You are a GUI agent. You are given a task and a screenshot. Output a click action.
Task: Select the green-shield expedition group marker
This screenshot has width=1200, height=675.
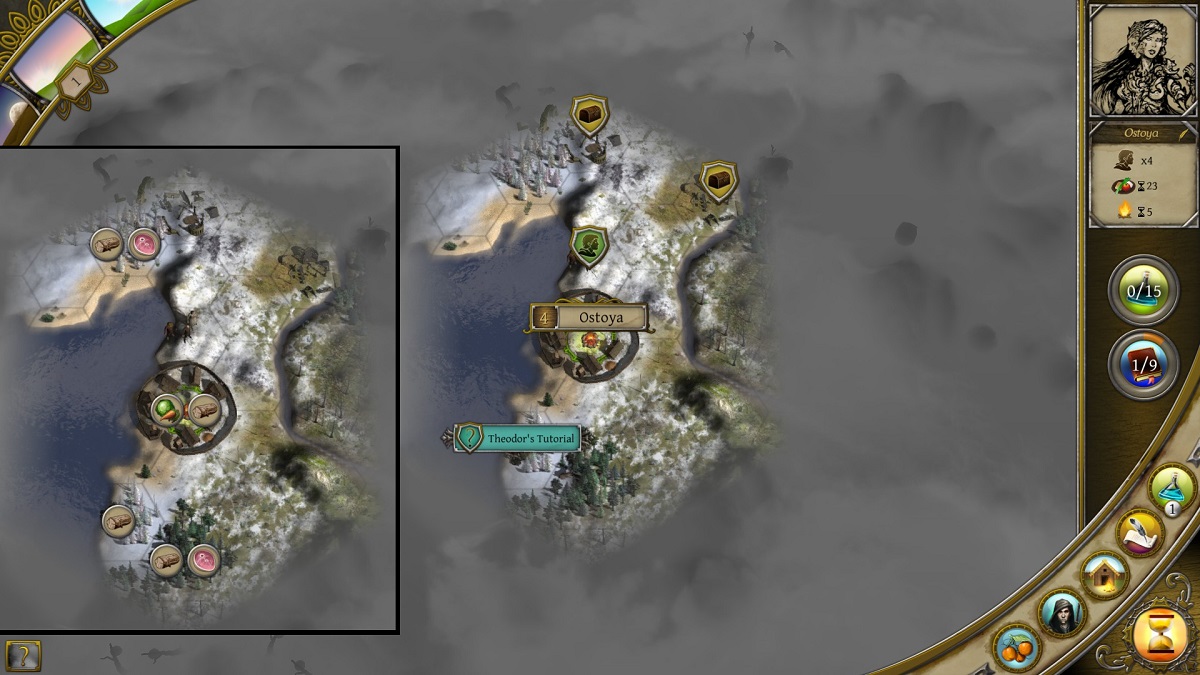pos(590,245)
